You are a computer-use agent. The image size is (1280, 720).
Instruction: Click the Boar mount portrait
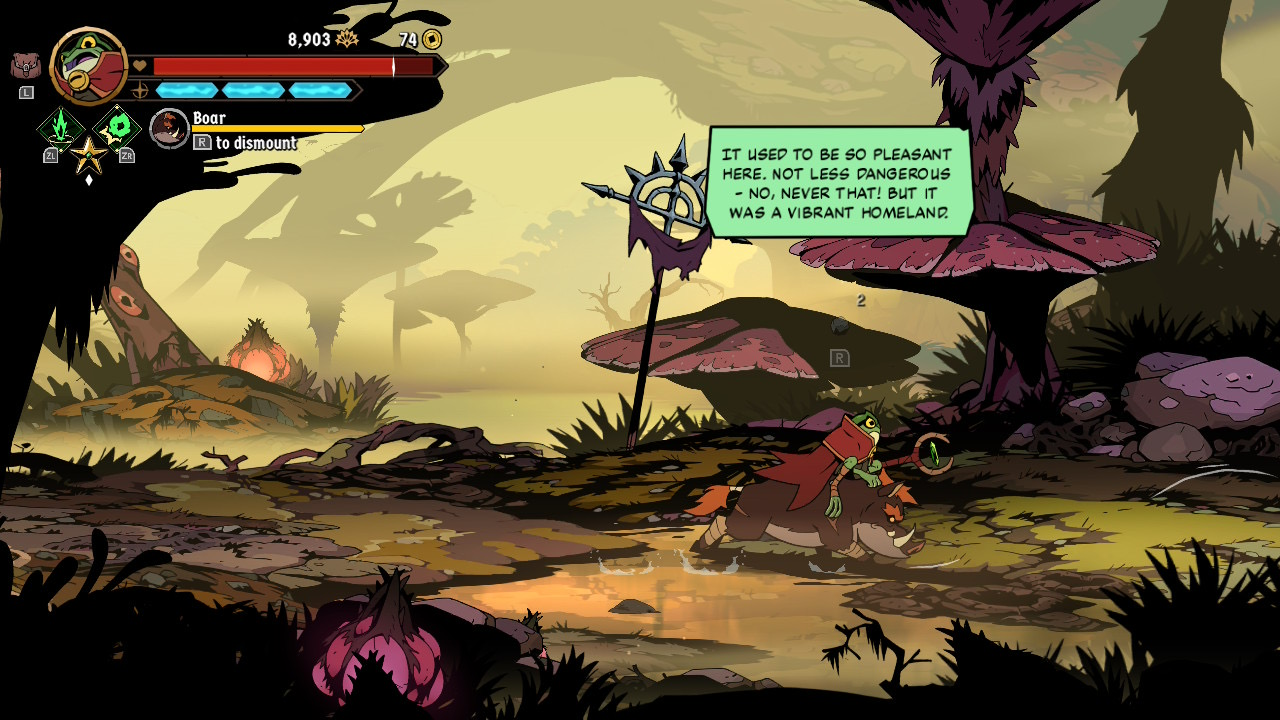tap(169, 128)
